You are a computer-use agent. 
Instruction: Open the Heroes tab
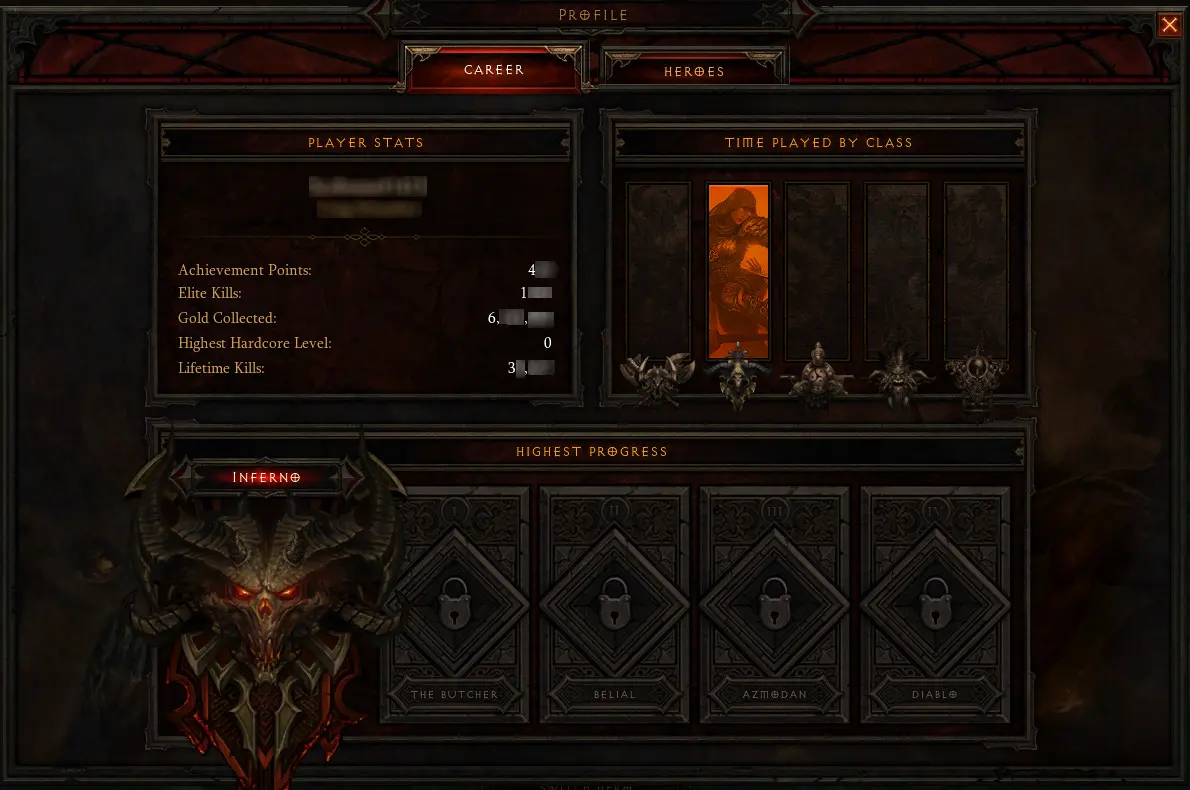coord(694,71)
